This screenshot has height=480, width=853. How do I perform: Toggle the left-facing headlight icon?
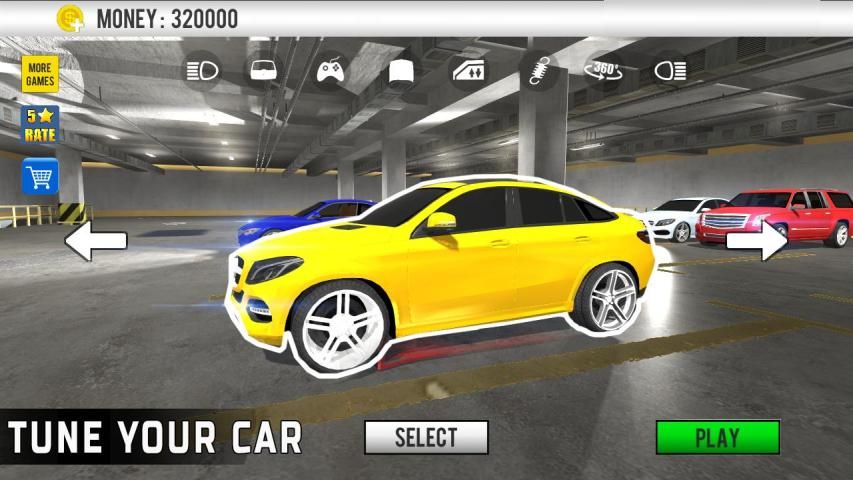pyautogui.click(x=201, y=71)
